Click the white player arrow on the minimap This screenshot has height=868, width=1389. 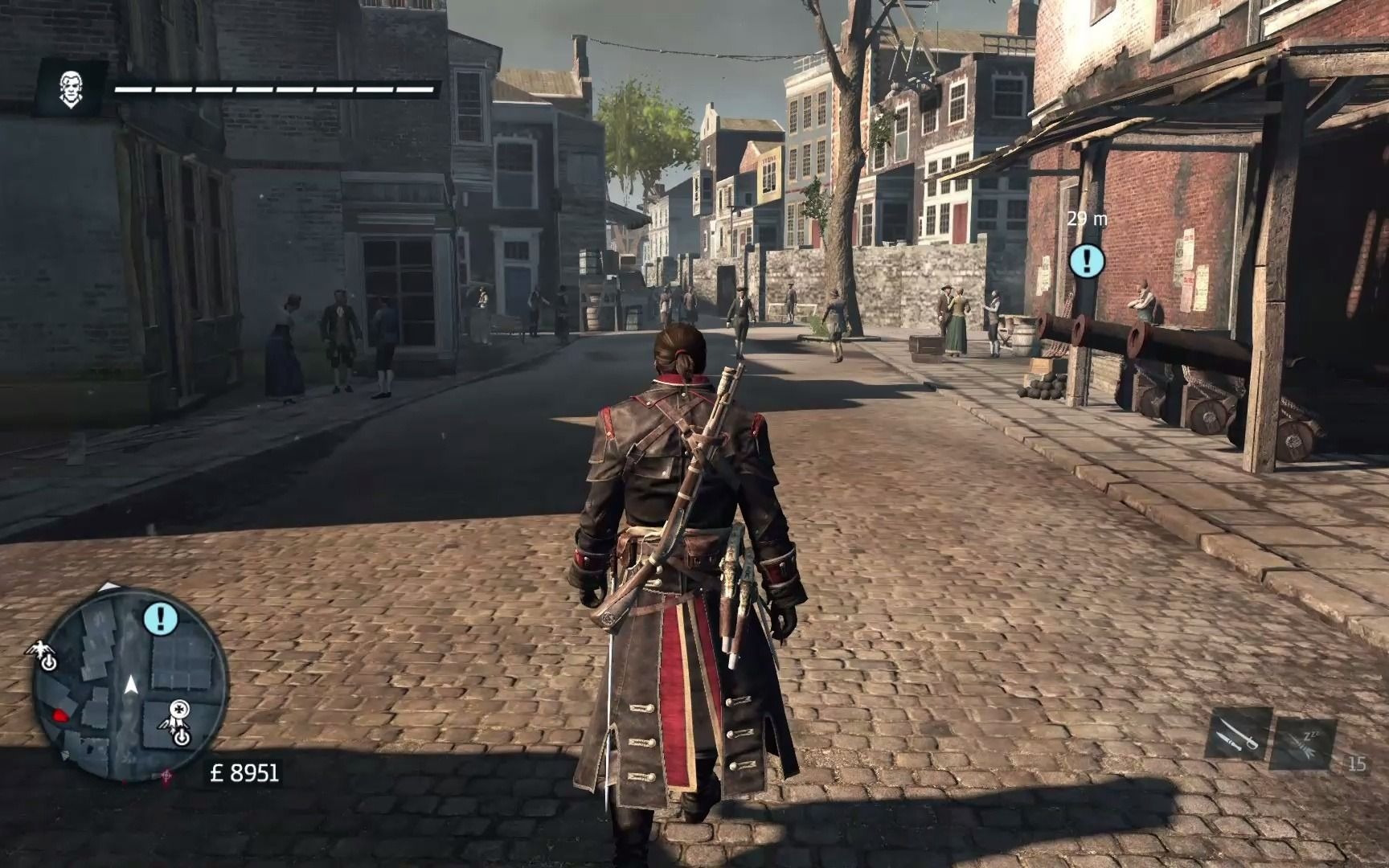[131, 685]
